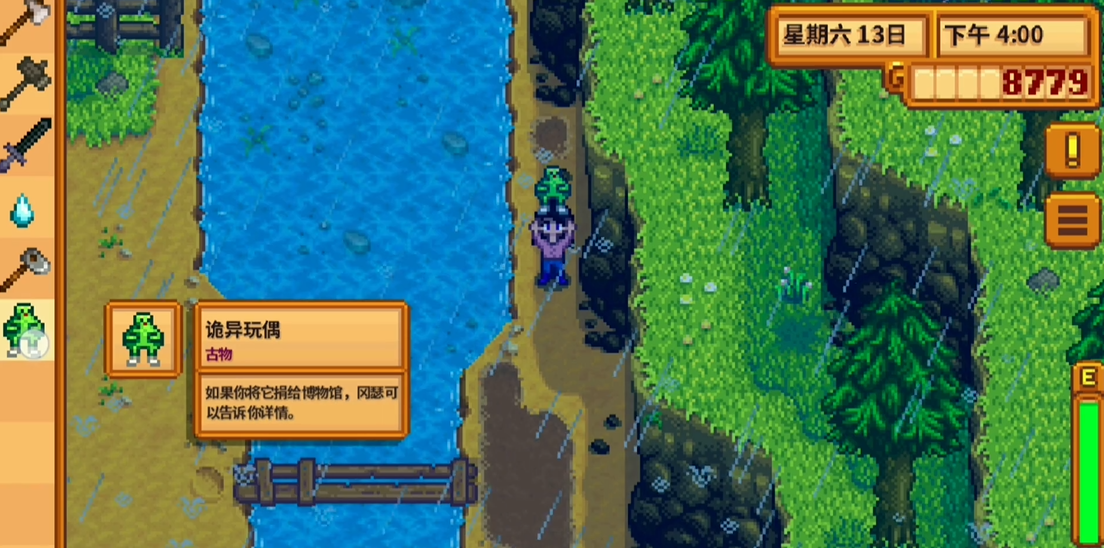The height and width of the screenshot is (548, 1104).
Task: Open the journal with the exclamation button
Action: pyautogui.click(x=1073, y=151)
